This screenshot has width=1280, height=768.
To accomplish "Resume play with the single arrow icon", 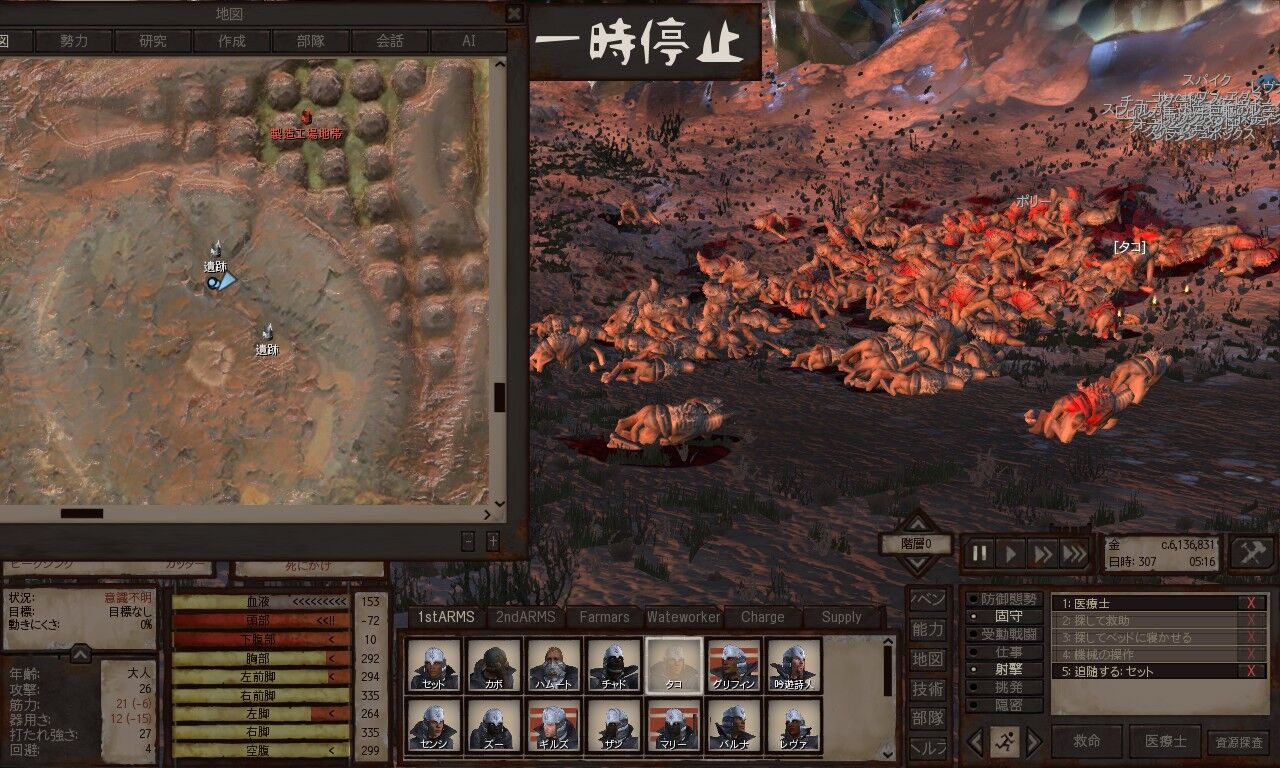I will 1009,552.
